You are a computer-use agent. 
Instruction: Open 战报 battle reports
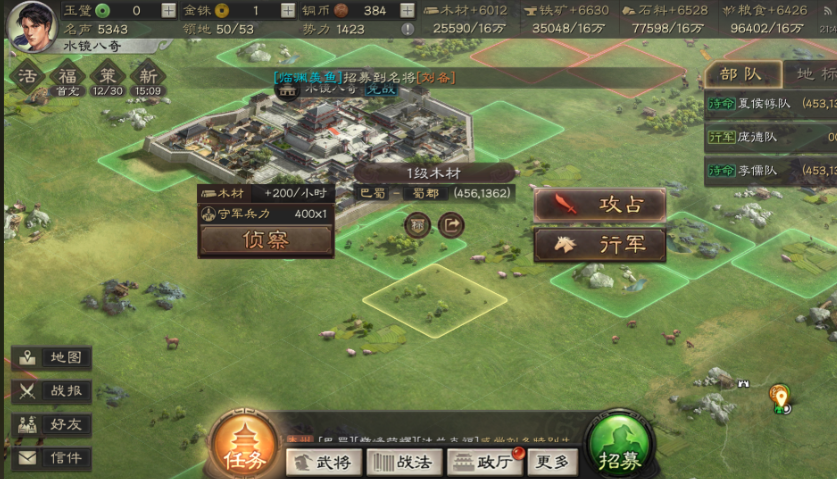tap(53, 391)
